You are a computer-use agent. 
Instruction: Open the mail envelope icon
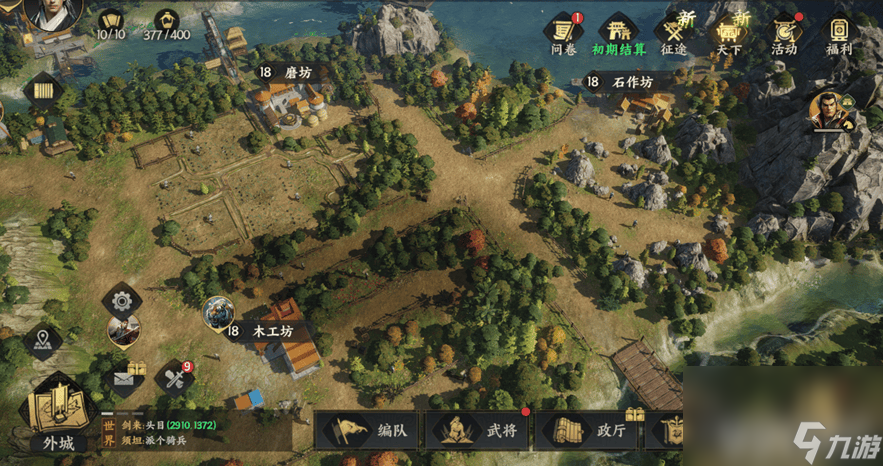tap(123, 378)
